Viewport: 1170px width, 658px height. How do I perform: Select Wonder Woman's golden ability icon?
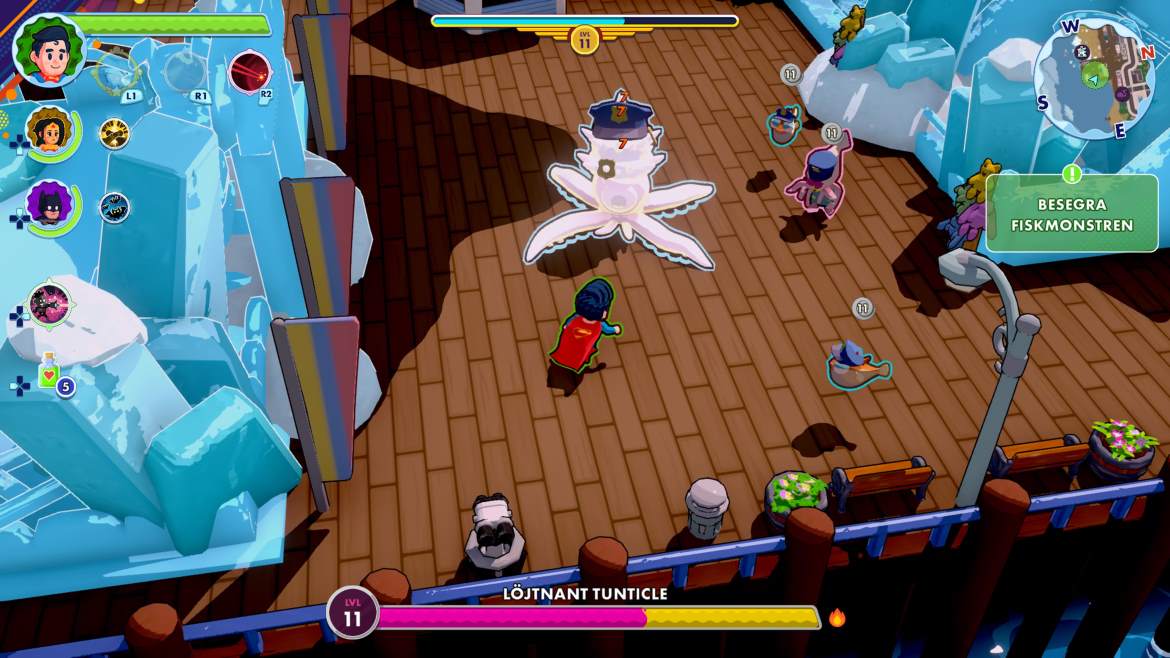tap(114, 133)
